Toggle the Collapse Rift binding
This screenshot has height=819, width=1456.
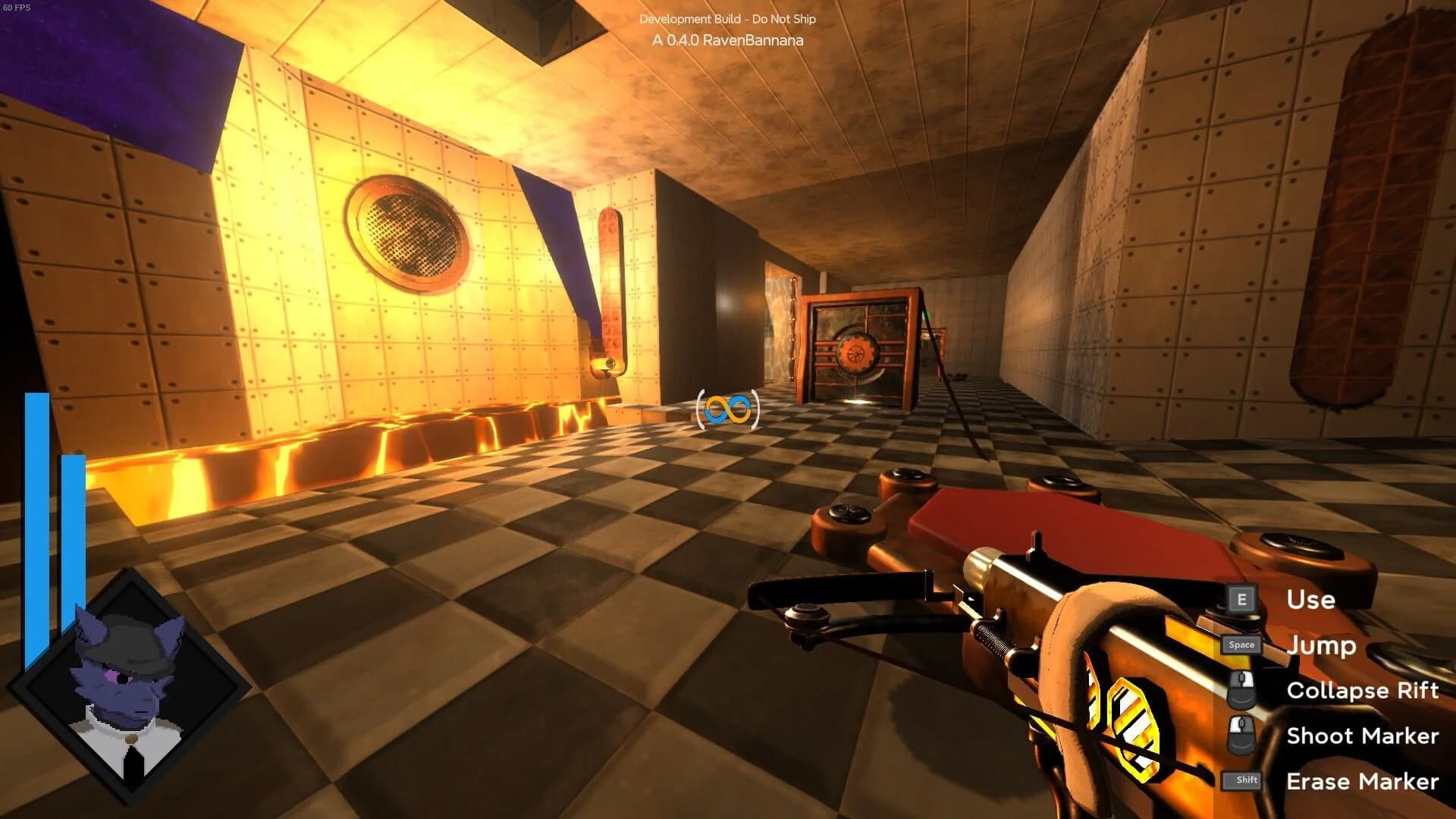tap(1362, 690)
